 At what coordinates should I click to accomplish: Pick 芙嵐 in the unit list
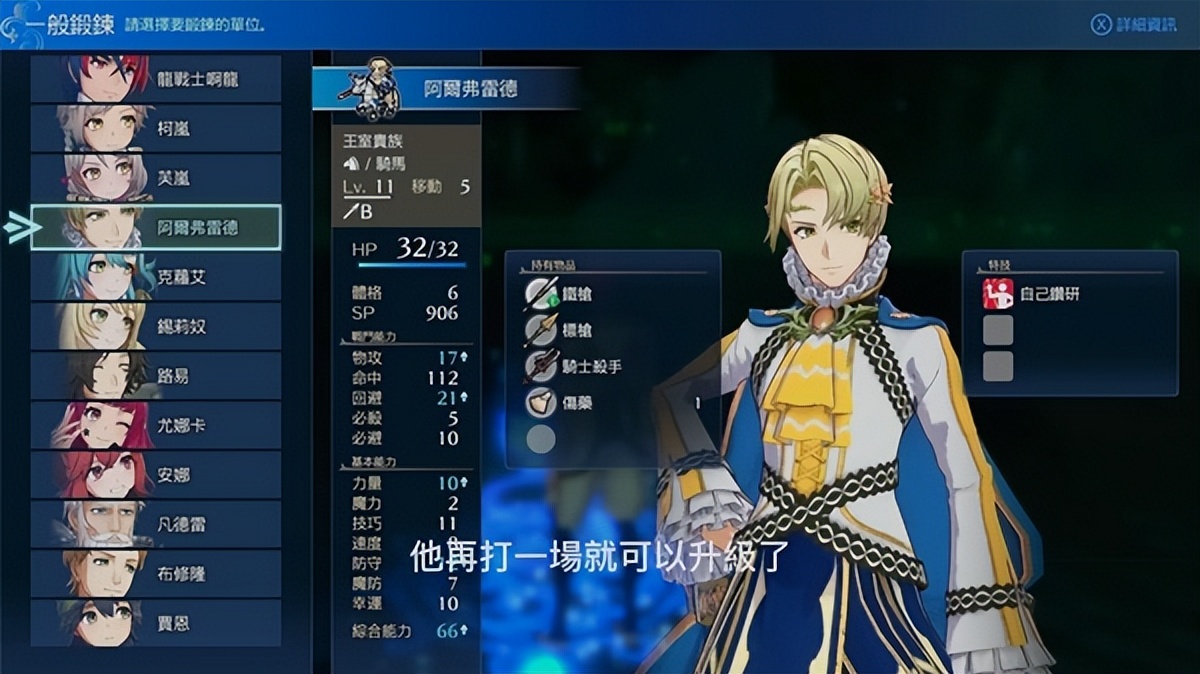click(155, 178)
